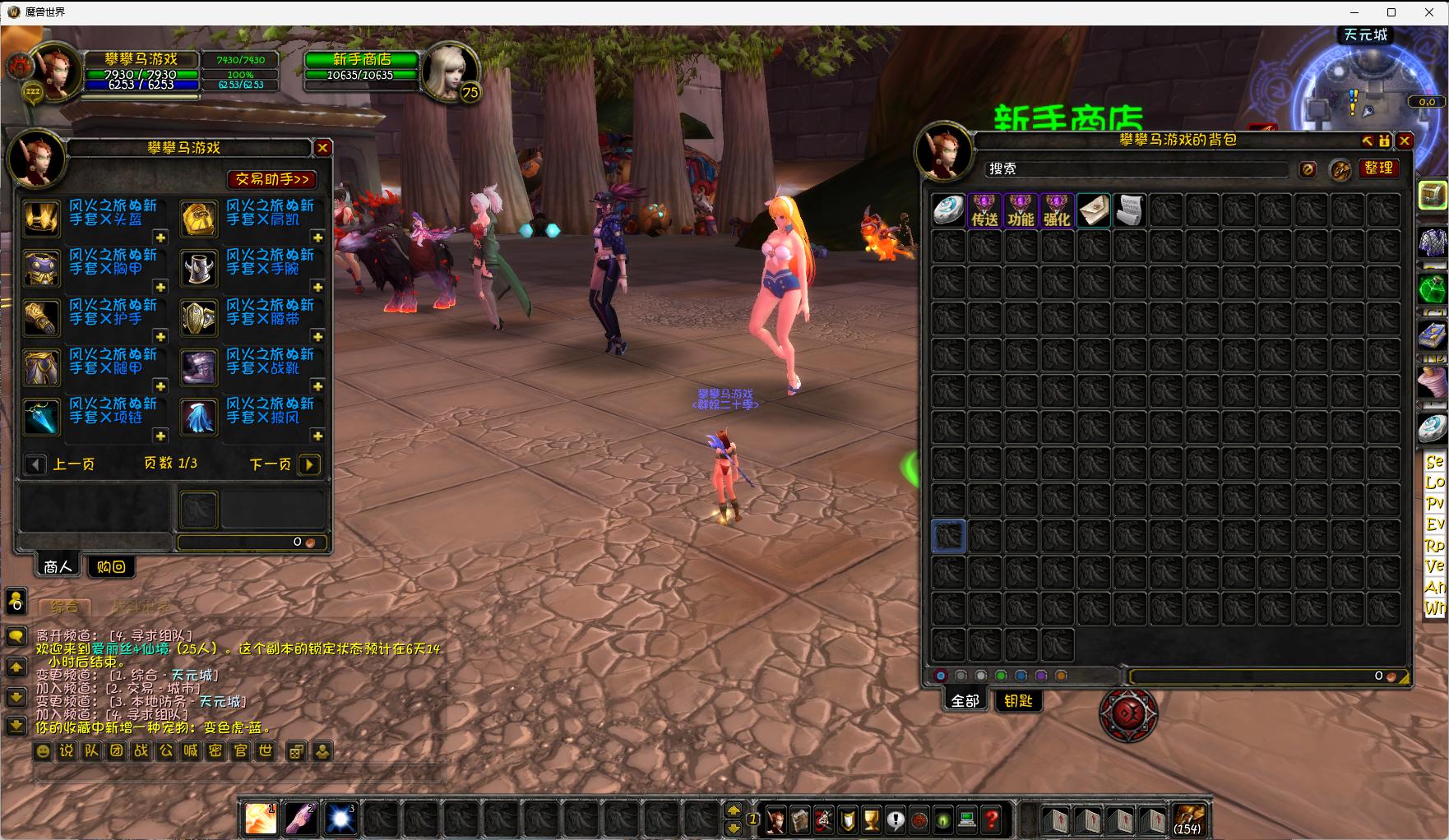Switch to the 购回 buyback tab
Image resolution: width=1449 pixels, height=840 pixels.
coord(111,566)
